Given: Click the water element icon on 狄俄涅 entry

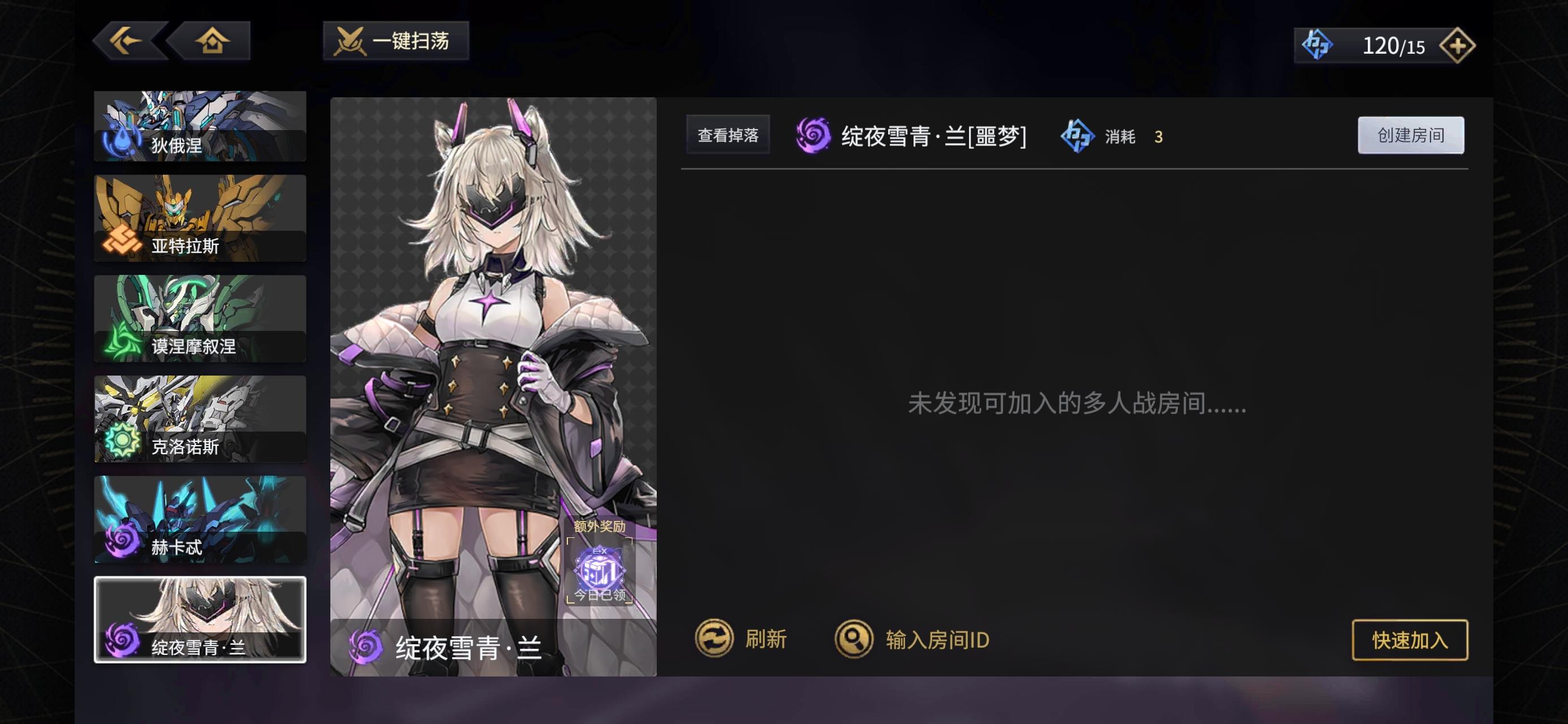Looking at the screenshot, I should pos(120,141).
